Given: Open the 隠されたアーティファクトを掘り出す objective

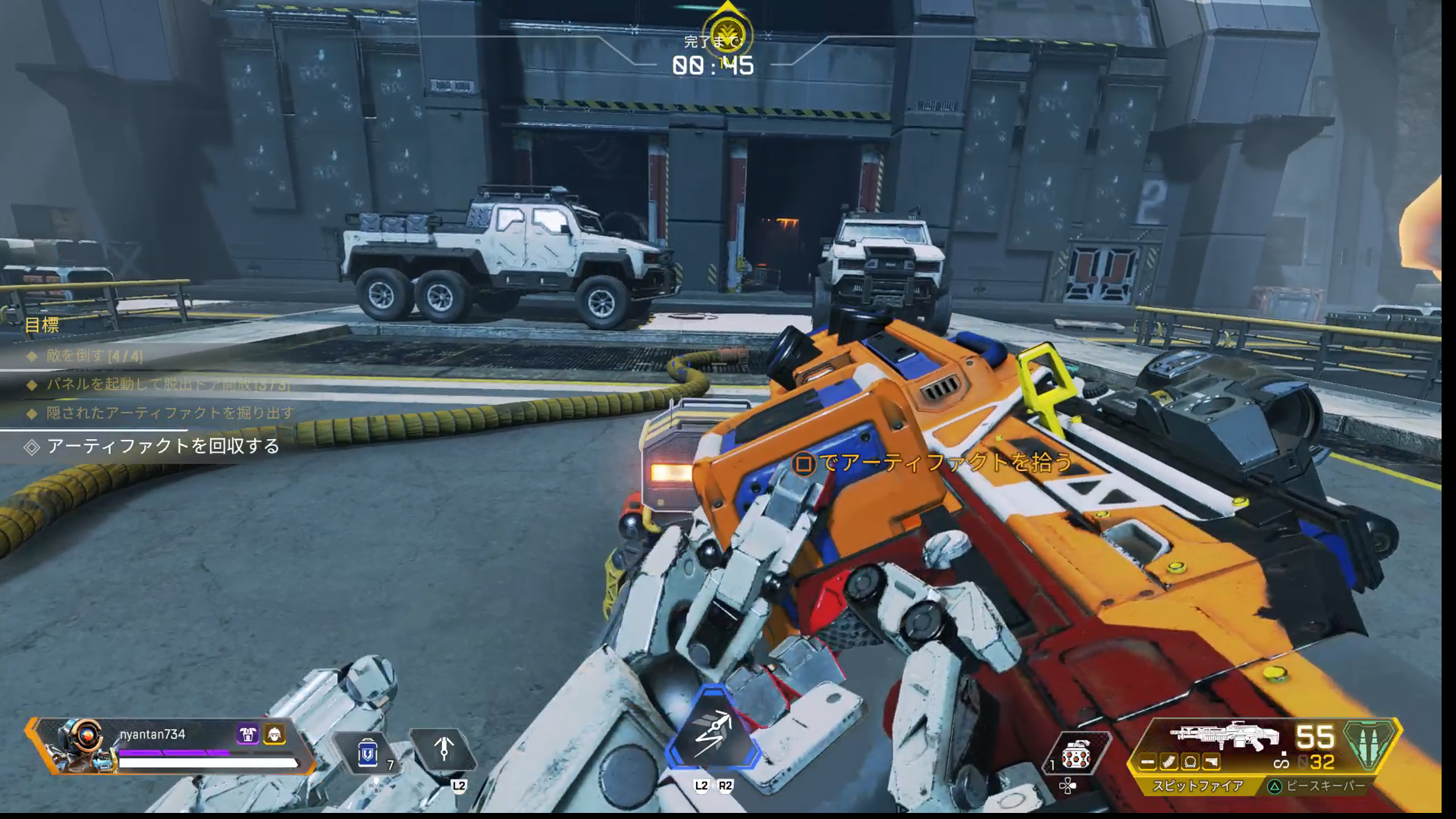Looking at the screenshot, I should pyautogui.click(x=170, y=413).
